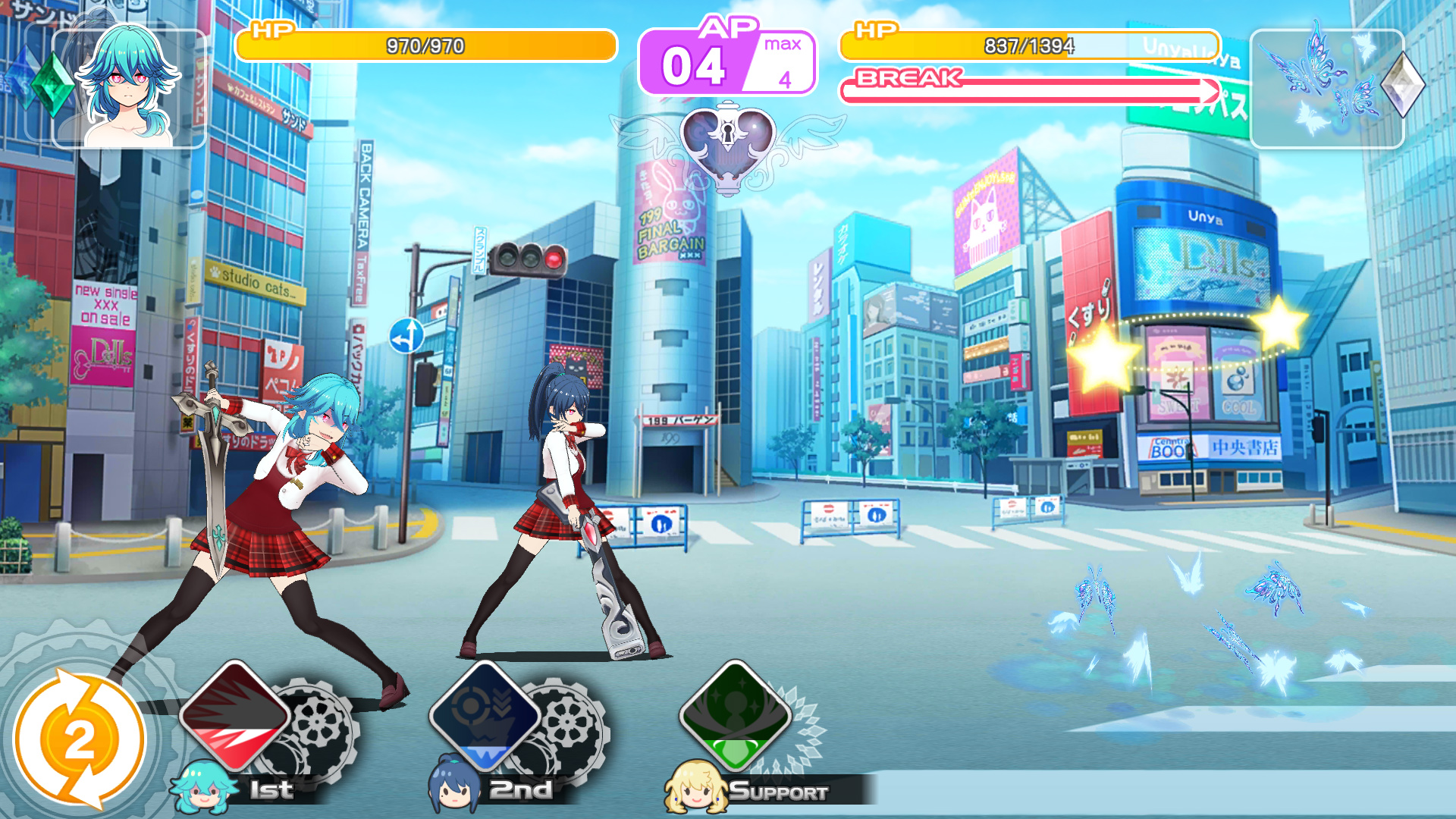1456x819 pixels.
Task: Click the 1st teal-haired chibi face
Action: [x=202, y=789]
